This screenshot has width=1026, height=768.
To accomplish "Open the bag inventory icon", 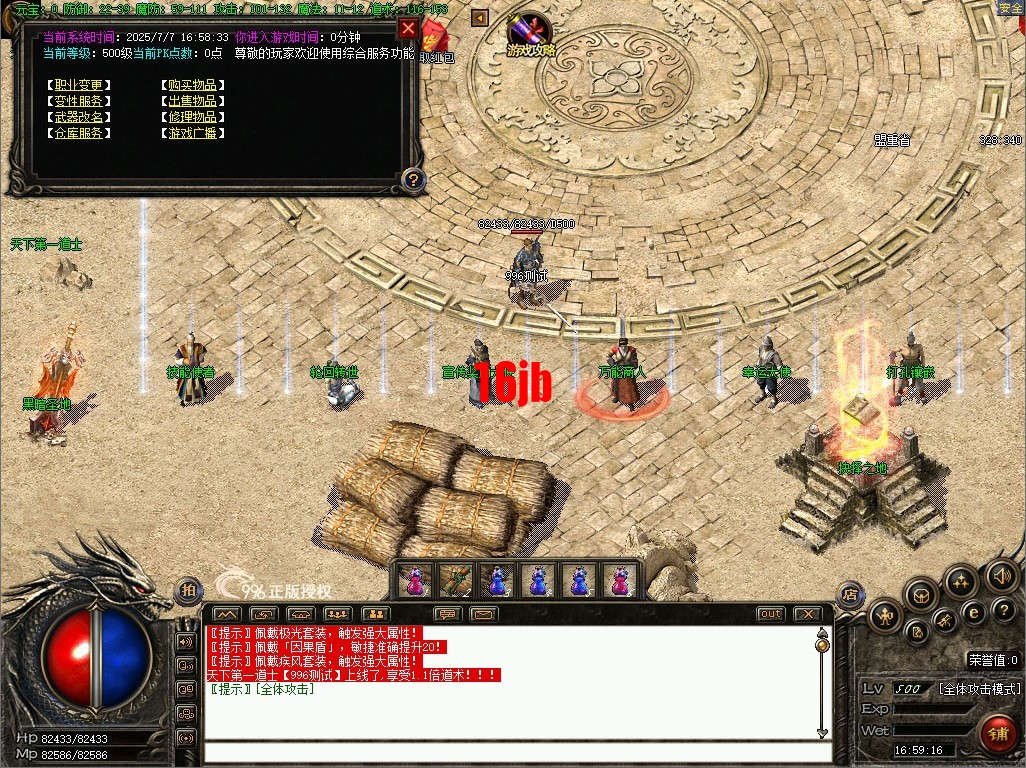I will tap(921, 595).
